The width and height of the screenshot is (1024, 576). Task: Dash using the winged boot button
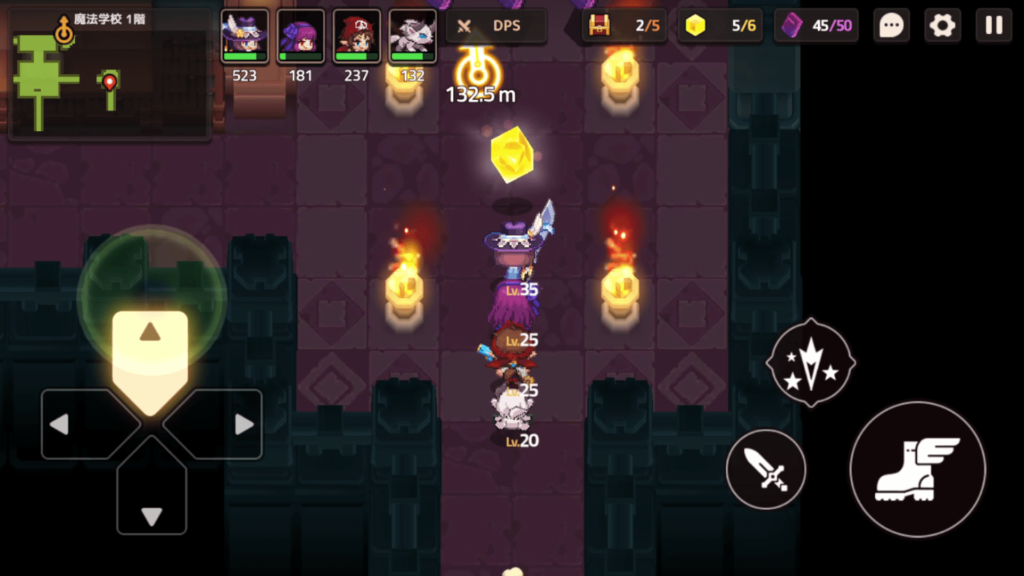(x=917, y=469)
